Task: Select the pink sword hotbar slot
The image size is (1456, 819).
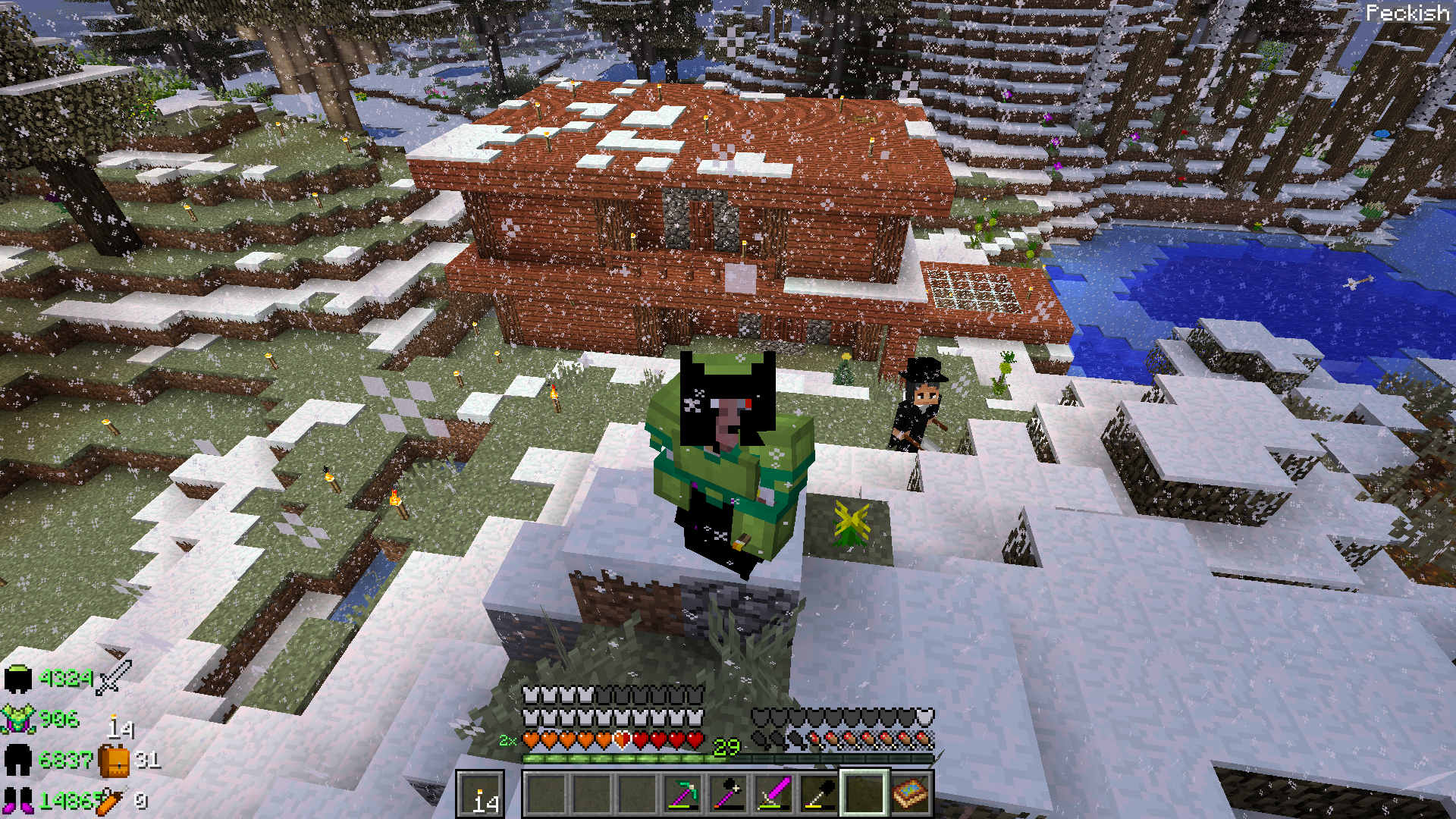Action: point(773,795)
